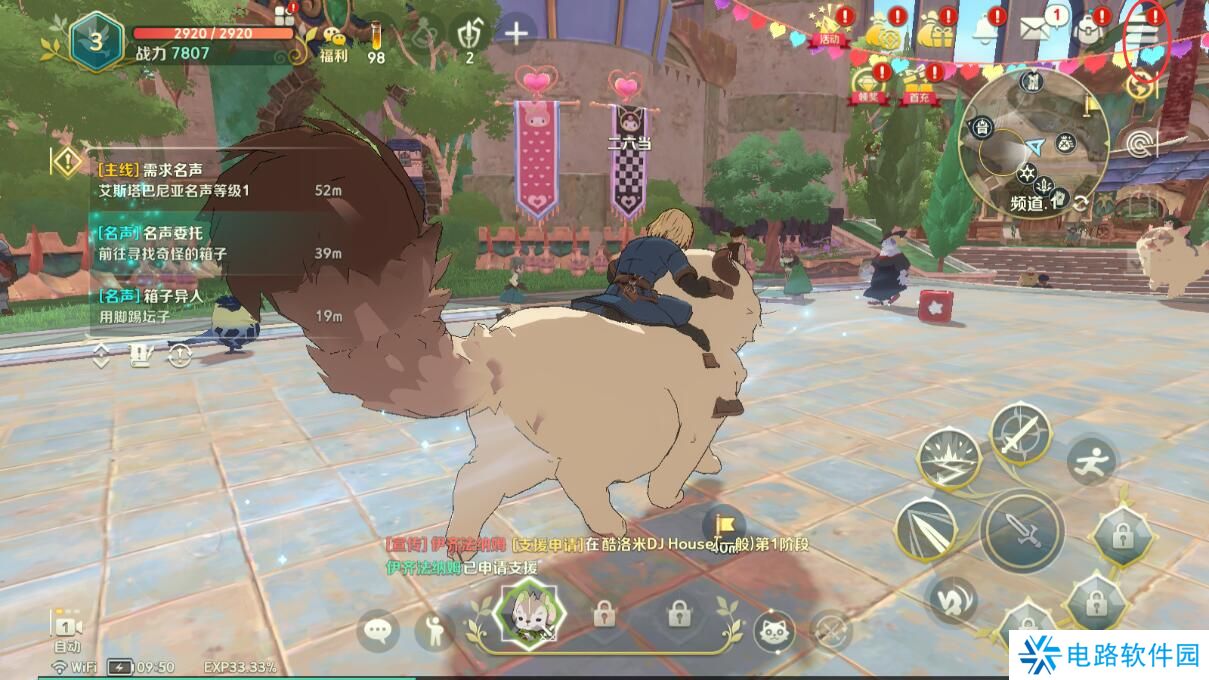Activate the central sword attack button
The width and height of the screenshot is (1209, 680).
pos(1020,529)
